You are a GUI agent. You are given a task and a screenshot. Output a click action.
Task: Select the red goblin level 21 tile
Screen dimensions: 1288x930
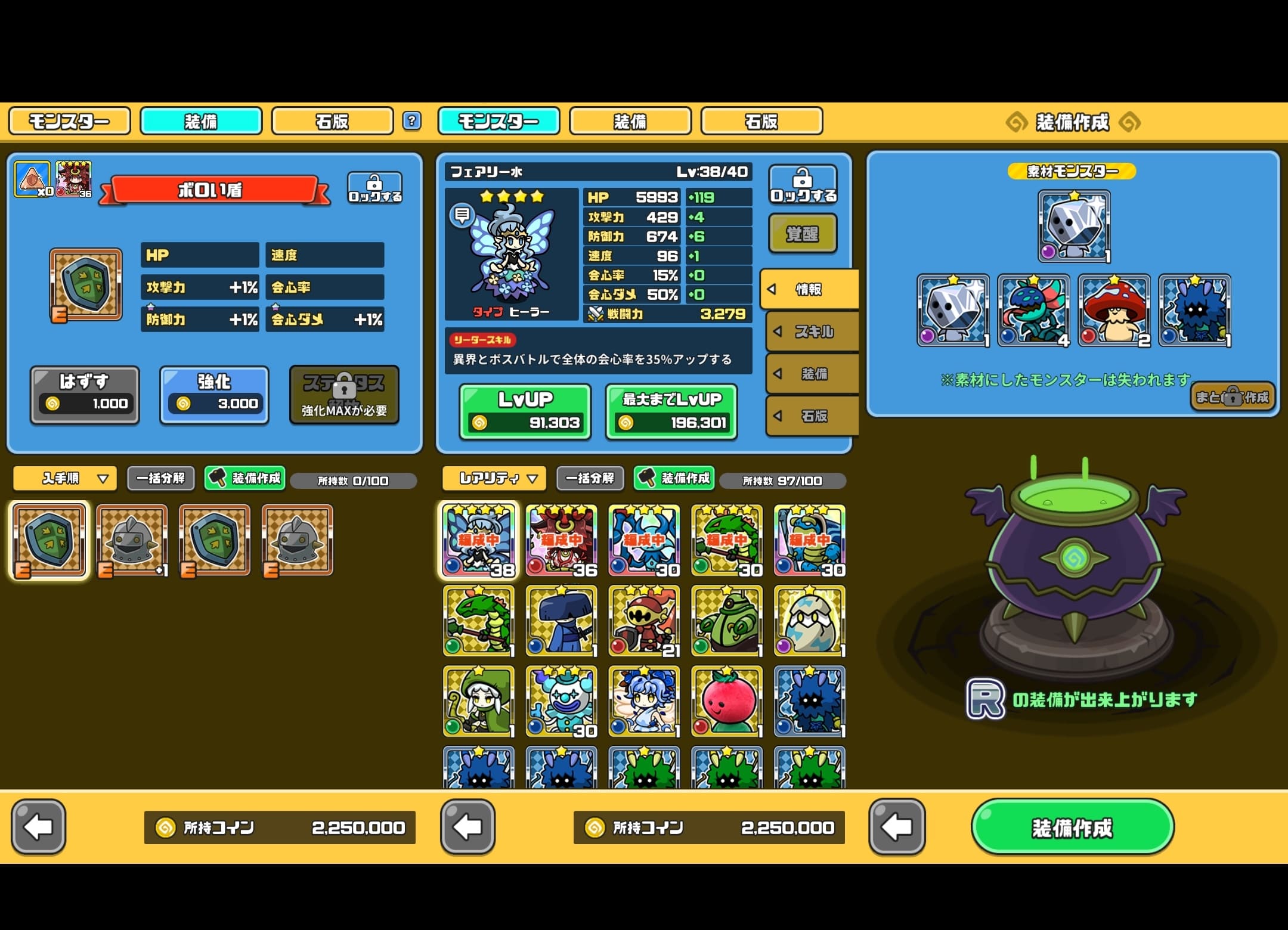click(x=644, y=621)
